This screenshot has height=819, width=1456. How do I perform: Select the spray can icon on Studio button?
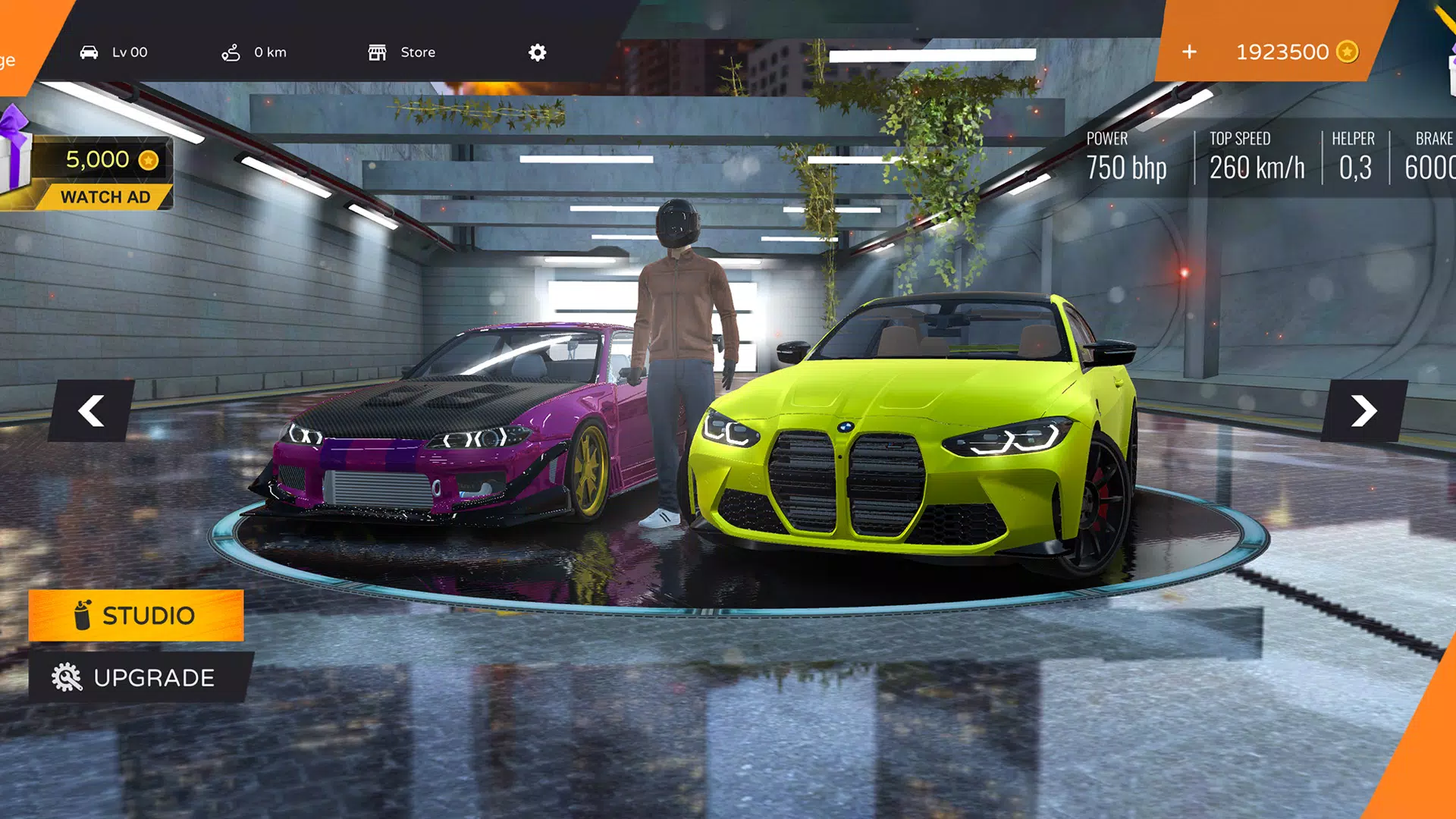(x=83, y=614)
